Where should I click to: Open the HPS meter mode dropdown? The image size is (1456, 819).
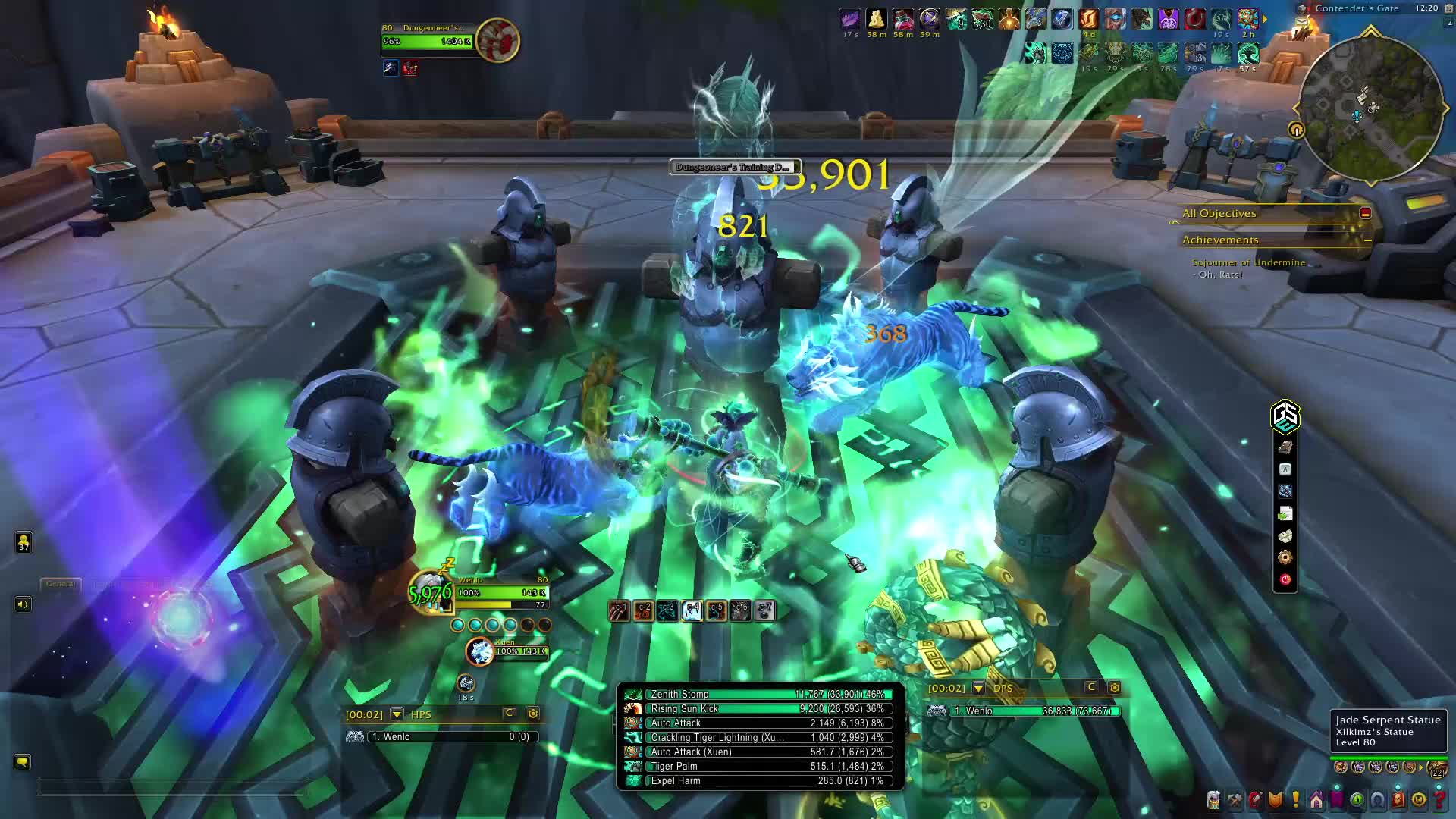click(x=397, y=714)
